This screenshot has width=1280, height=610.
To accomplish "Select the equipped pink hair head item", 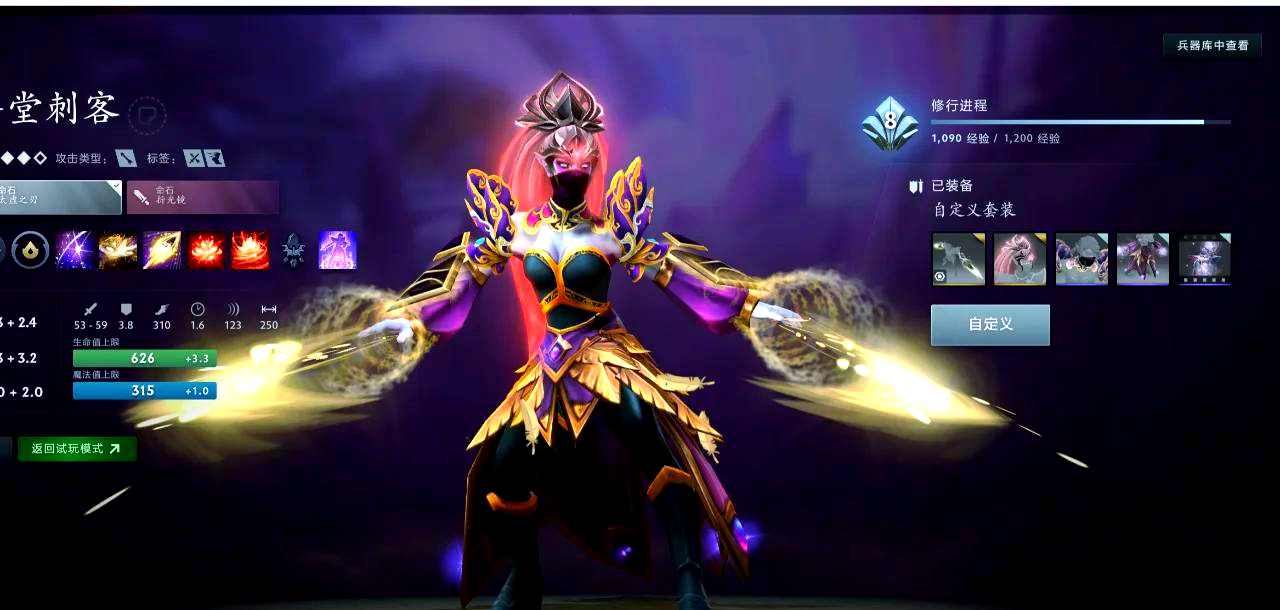I will tap(1020, 259).
